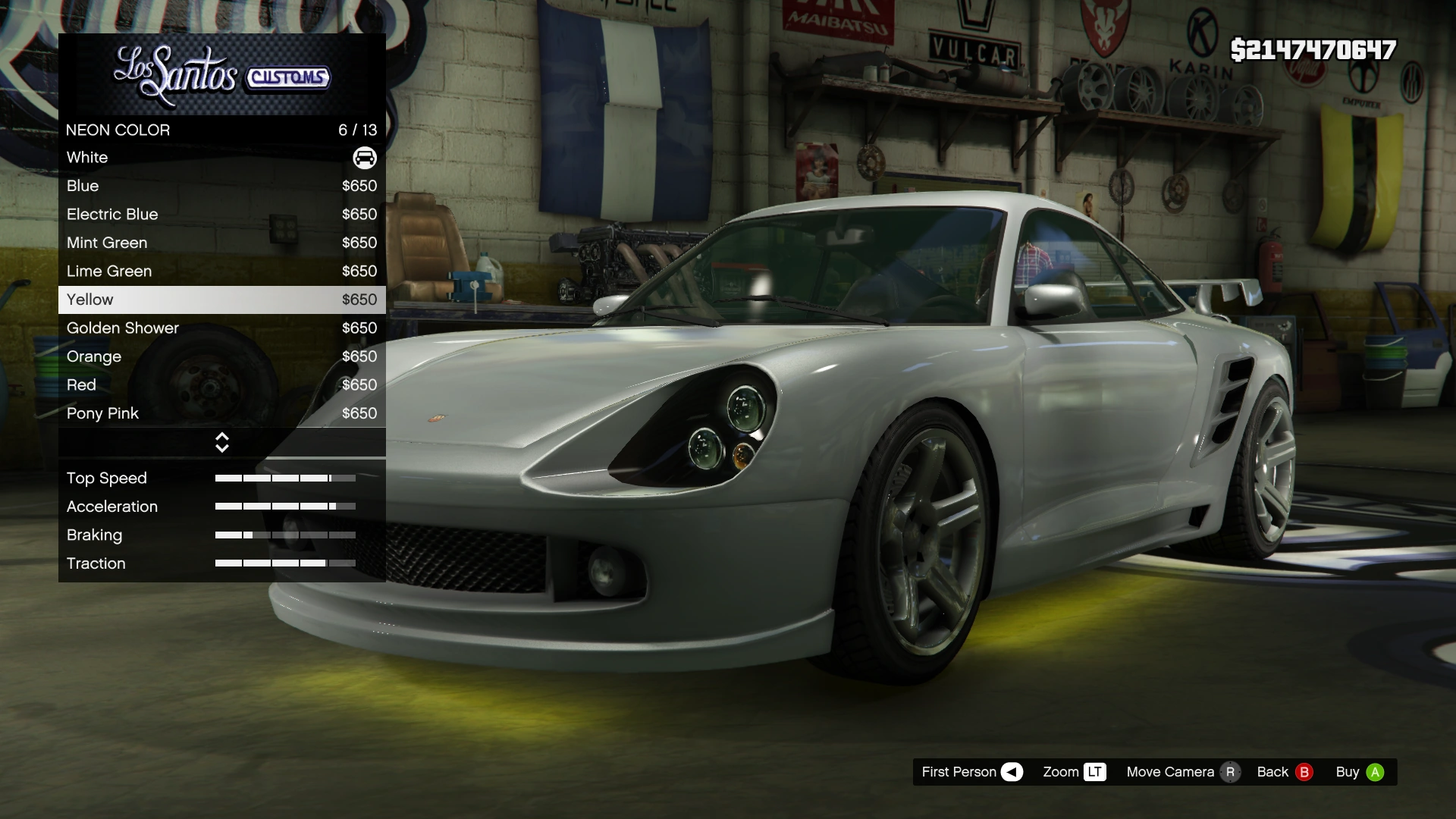The width and height of the screenshot is (1456, 819).
Task: Select Golden Shower neon color
Action: point(221,328)
